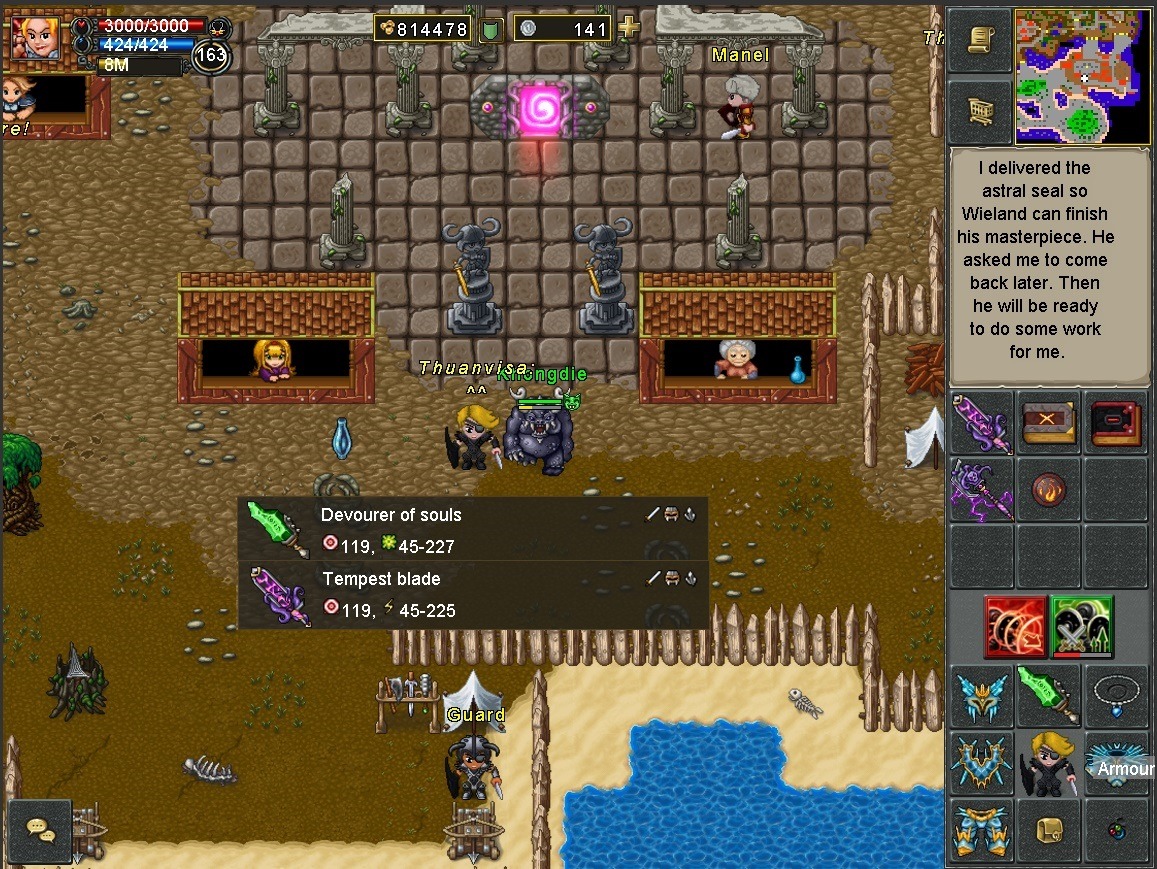This screenshot has width=1157, height=869.
Task: Open the golden backpack slot
Action: pyautogui.click(x=1048, y=831)
